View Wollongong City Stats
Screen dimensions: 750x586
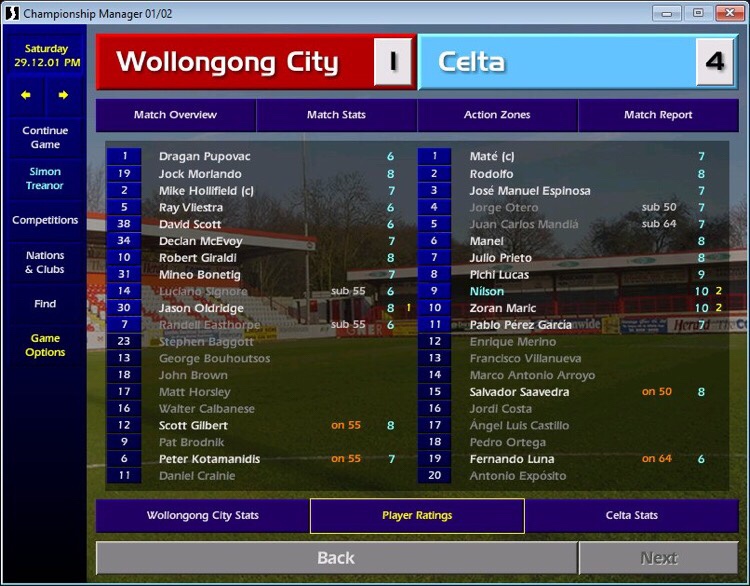pos(203,516)
